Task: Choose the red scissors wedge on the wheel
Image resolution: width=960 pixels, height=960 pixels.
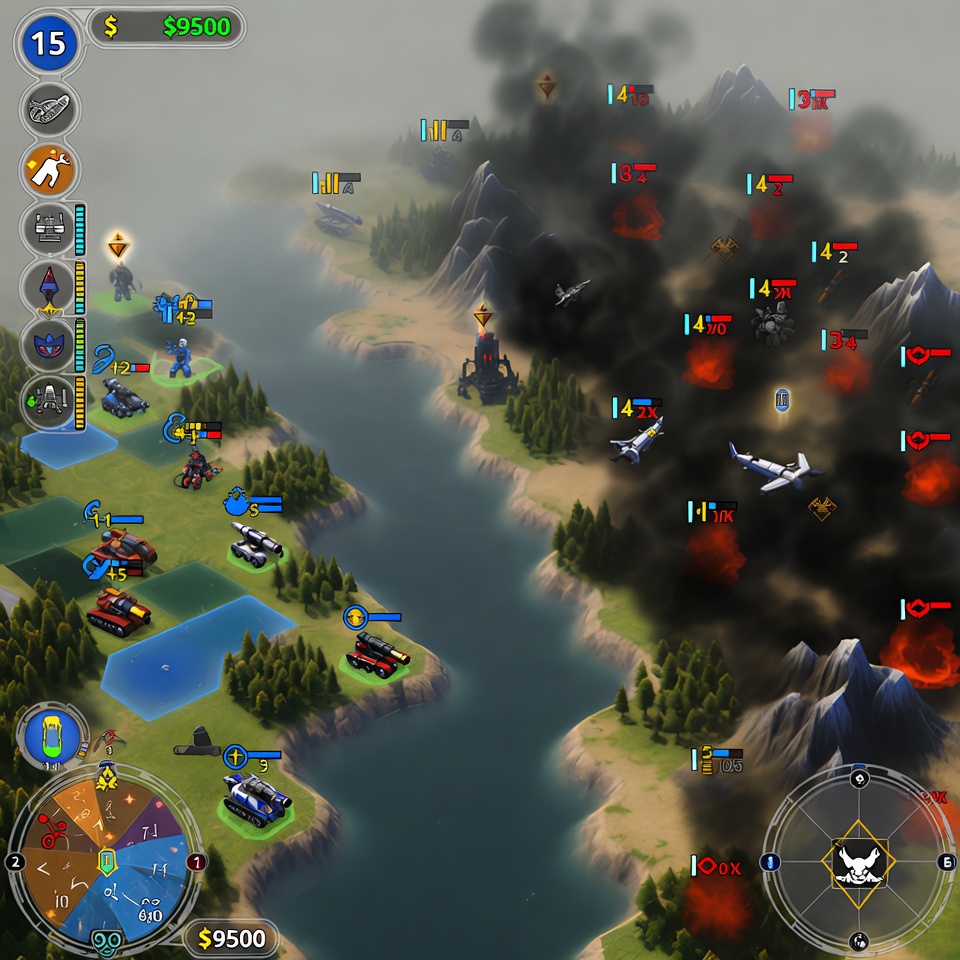Action: (x=52, y=830)
